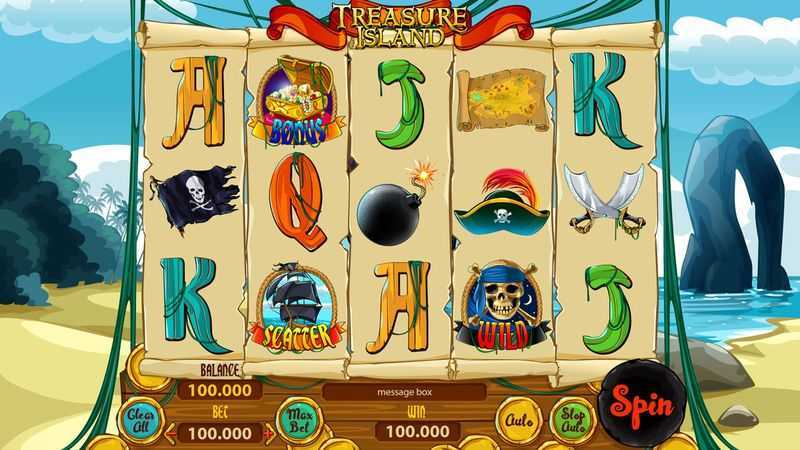Image resolution: width=800 pixels, height=450 pixels.
Task: Click the Stop Auto button
Action: (571, 417)
